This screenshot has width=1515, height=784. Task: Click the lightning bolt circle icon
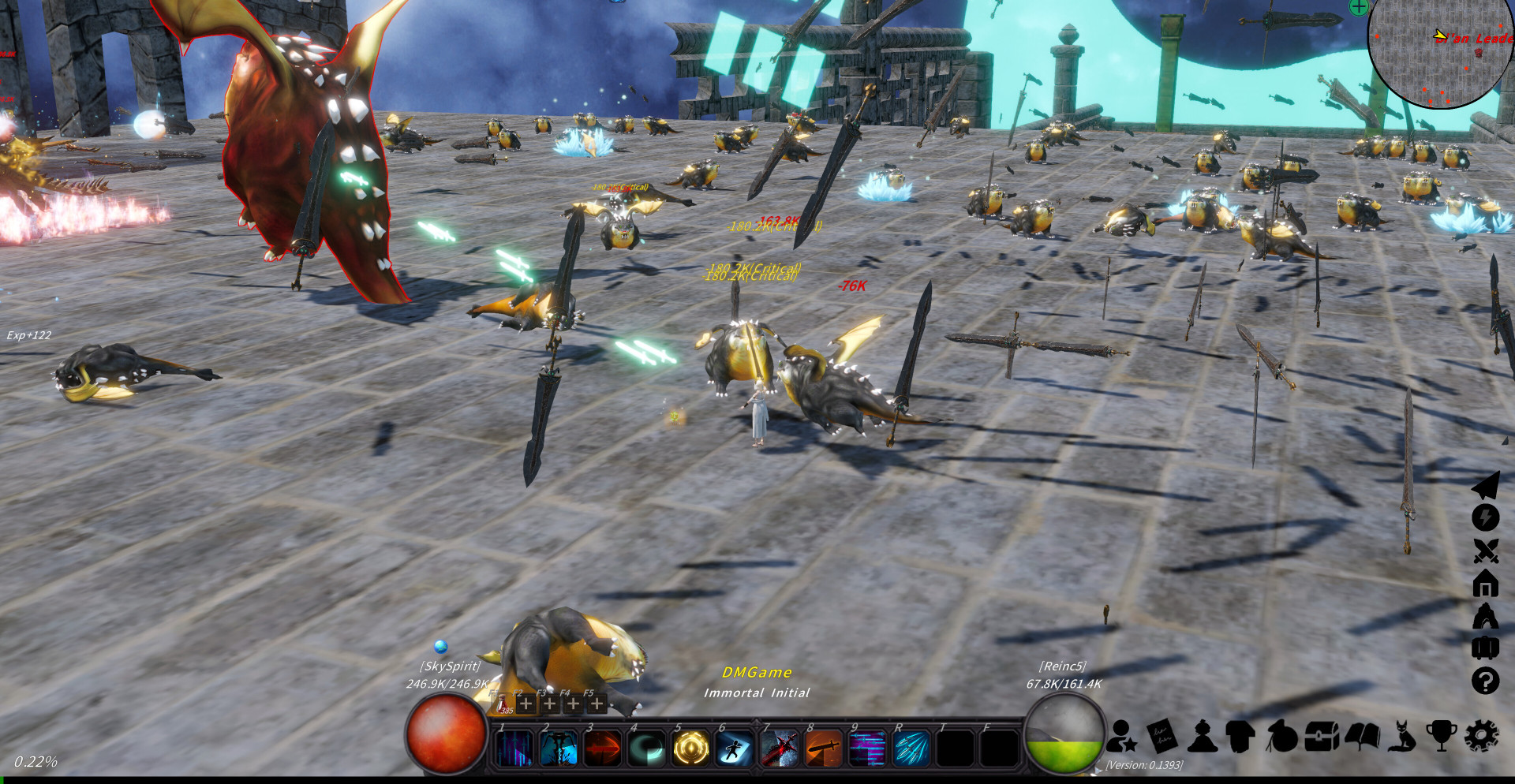[1485, 517]
